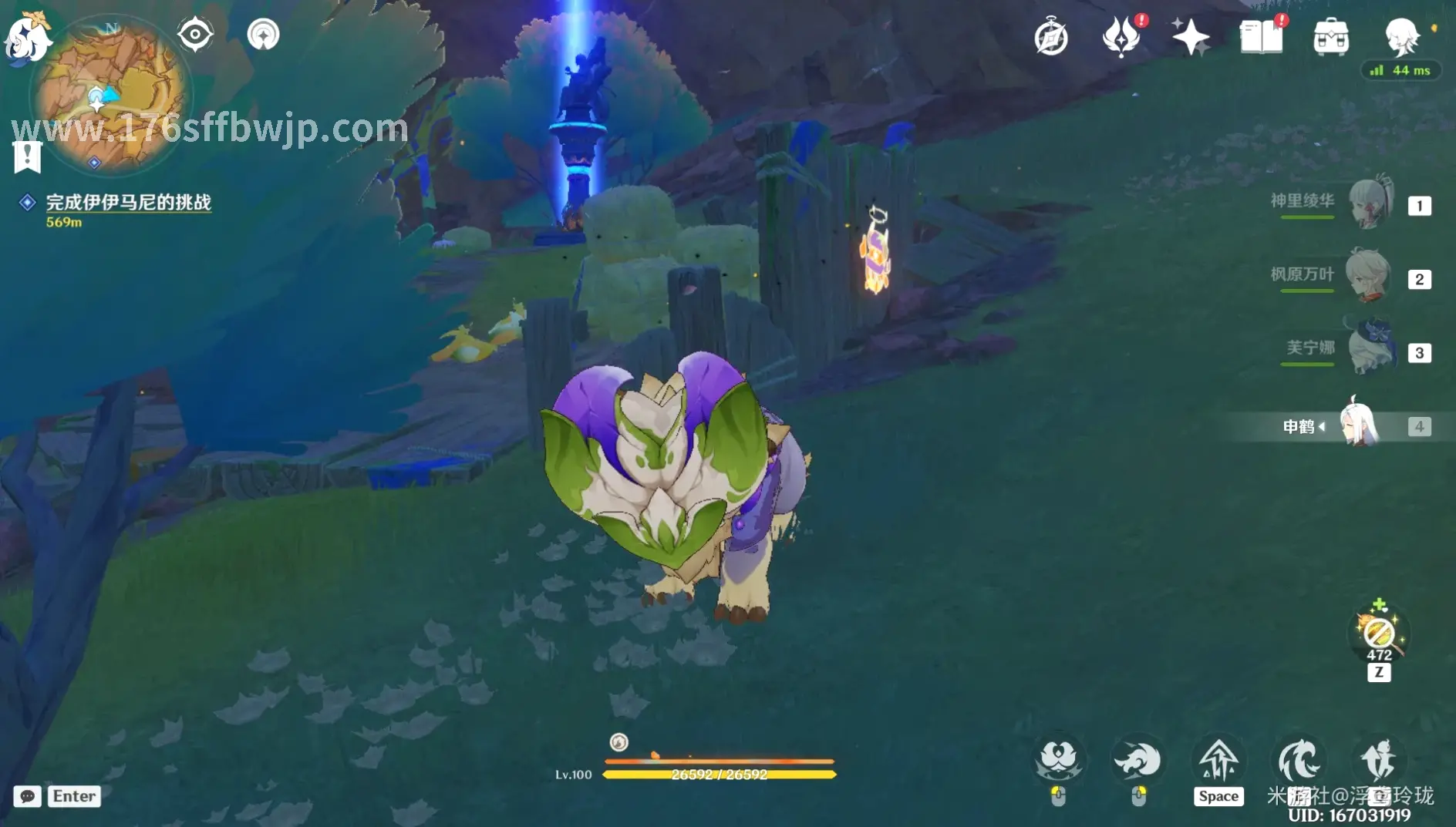
Task: Open the backpack inventory
Action: coord(1331,37)
